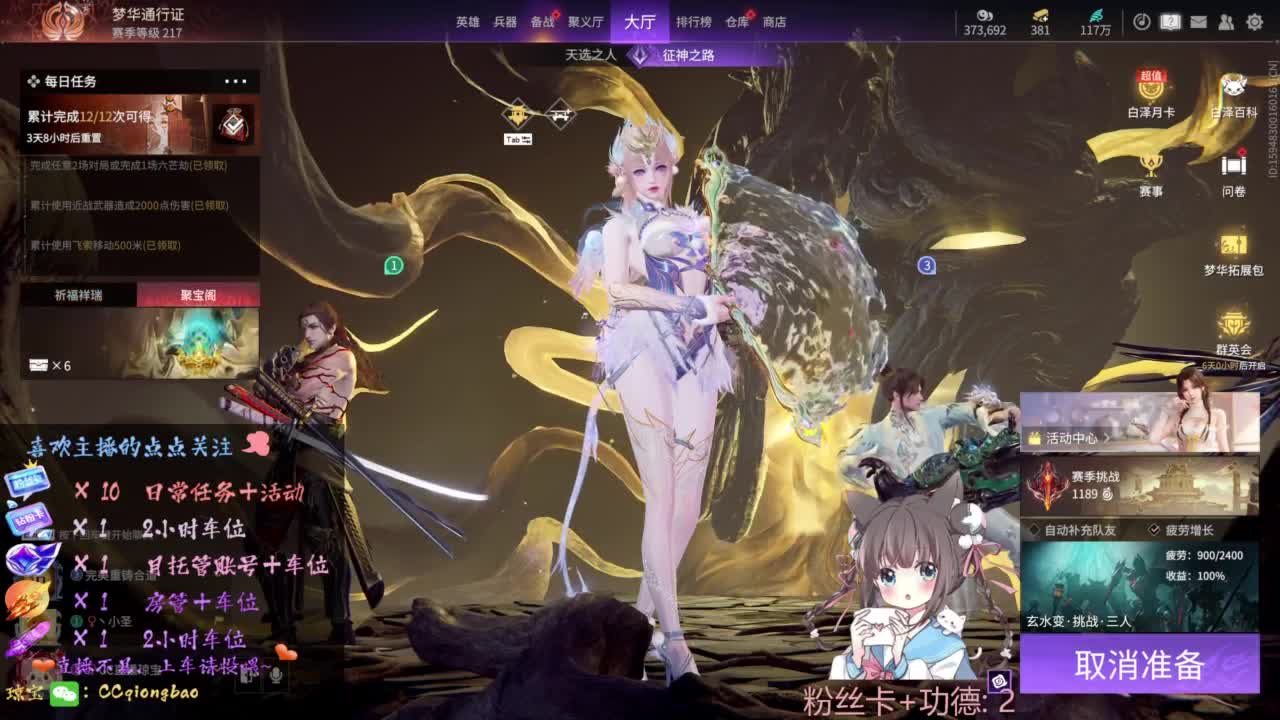The image size is (1280, 720).
Task: Open the mail envelope icon
Action: (x=1199, y=22)
